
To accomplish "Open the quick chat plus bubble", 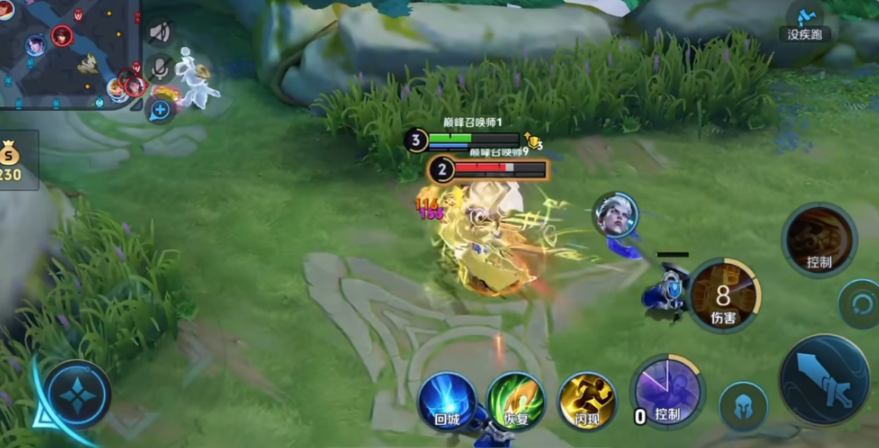I will pos(160,108).
